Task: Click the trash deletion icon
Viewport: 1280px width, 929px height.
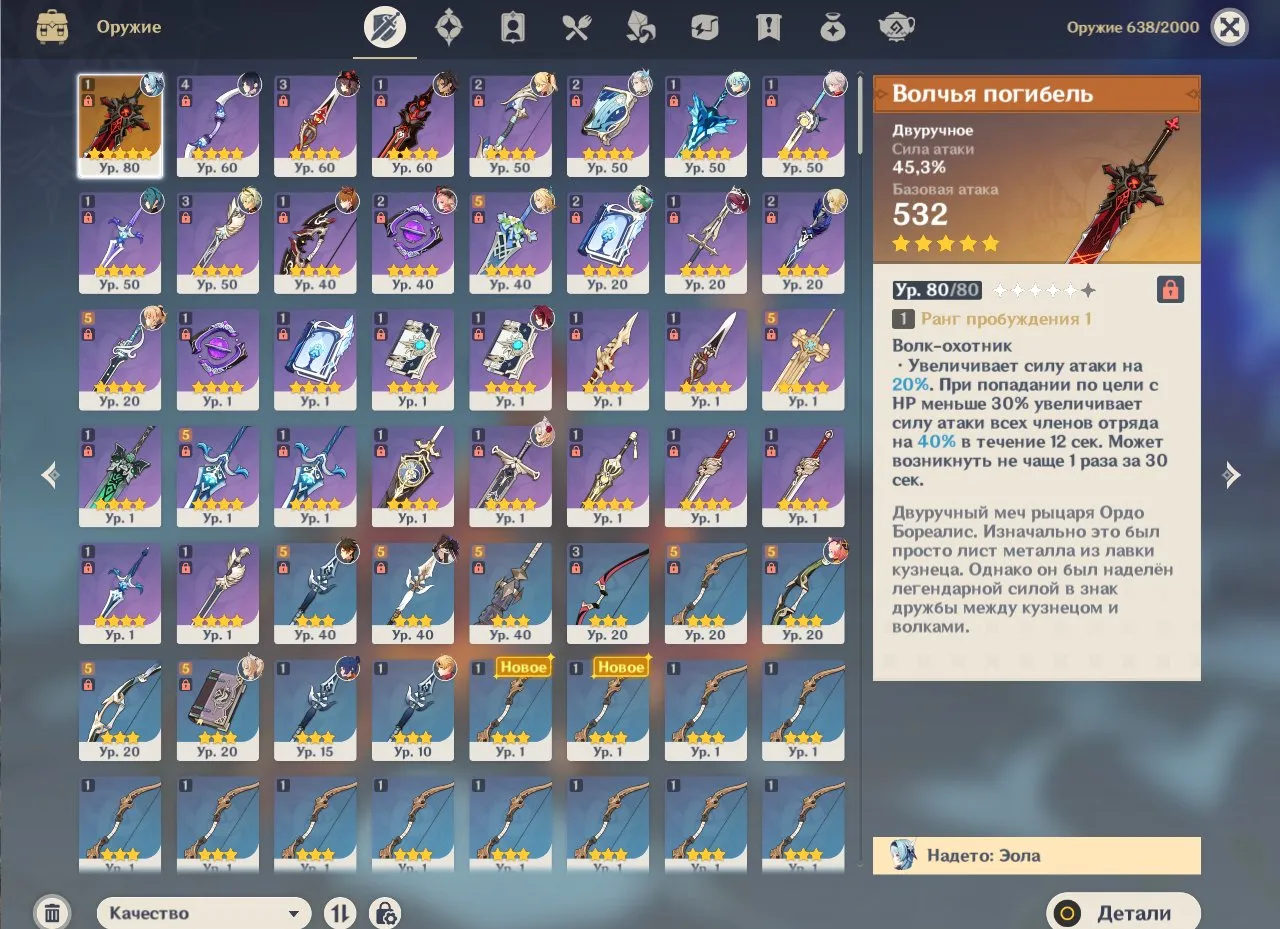Action: [52, 912]
